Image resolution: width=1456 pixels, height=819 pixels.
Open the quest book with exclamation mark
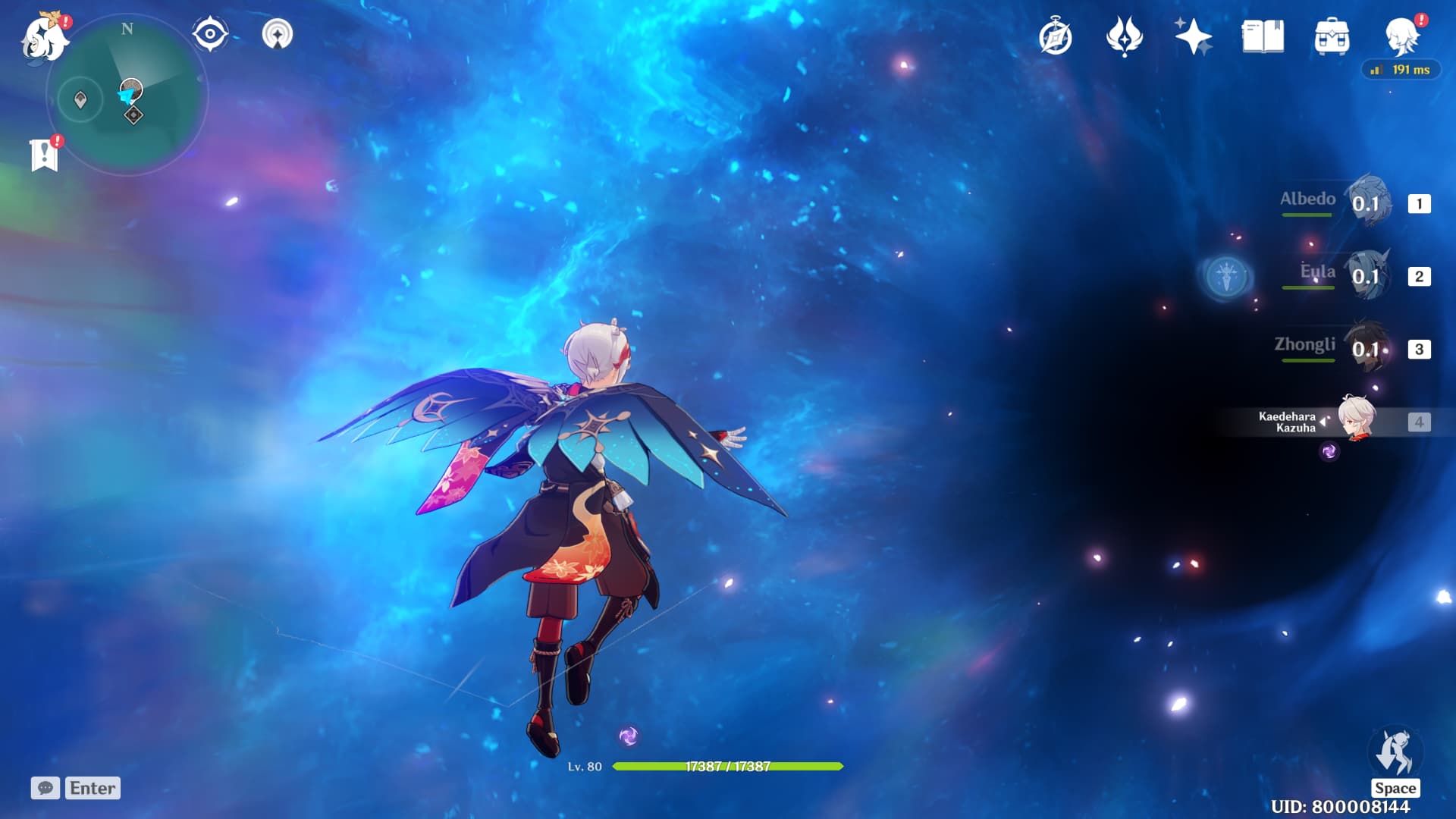click(x=45, y=155)
